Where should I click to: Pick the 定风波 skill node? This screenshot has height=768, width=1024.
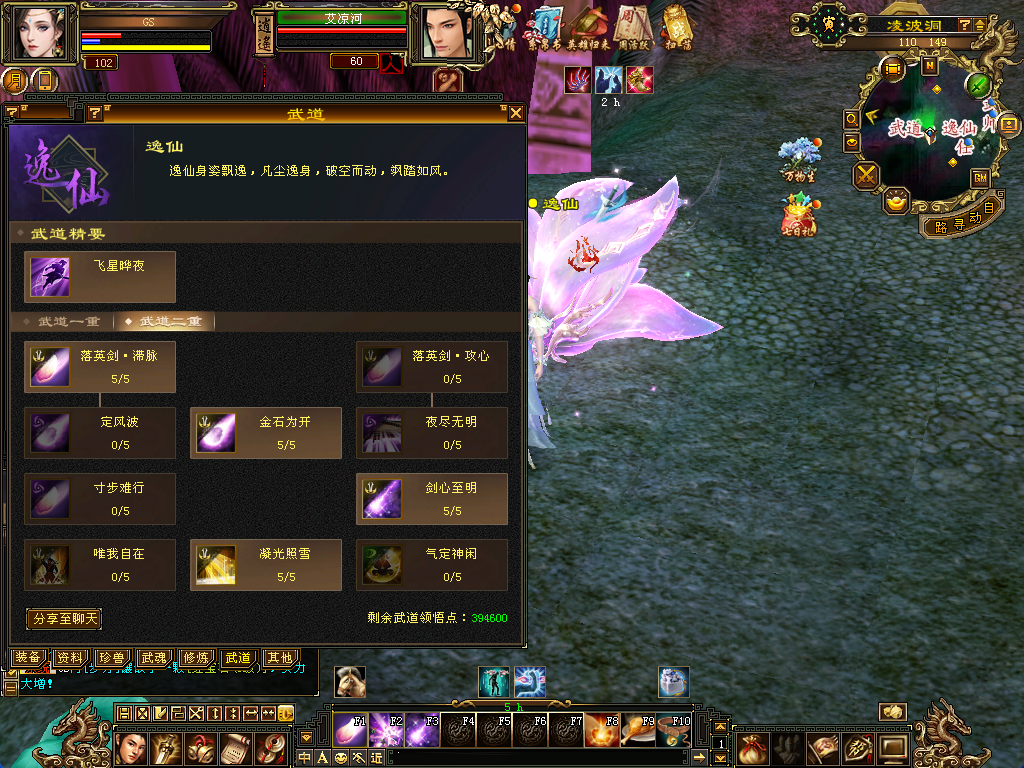pos(100,433)
